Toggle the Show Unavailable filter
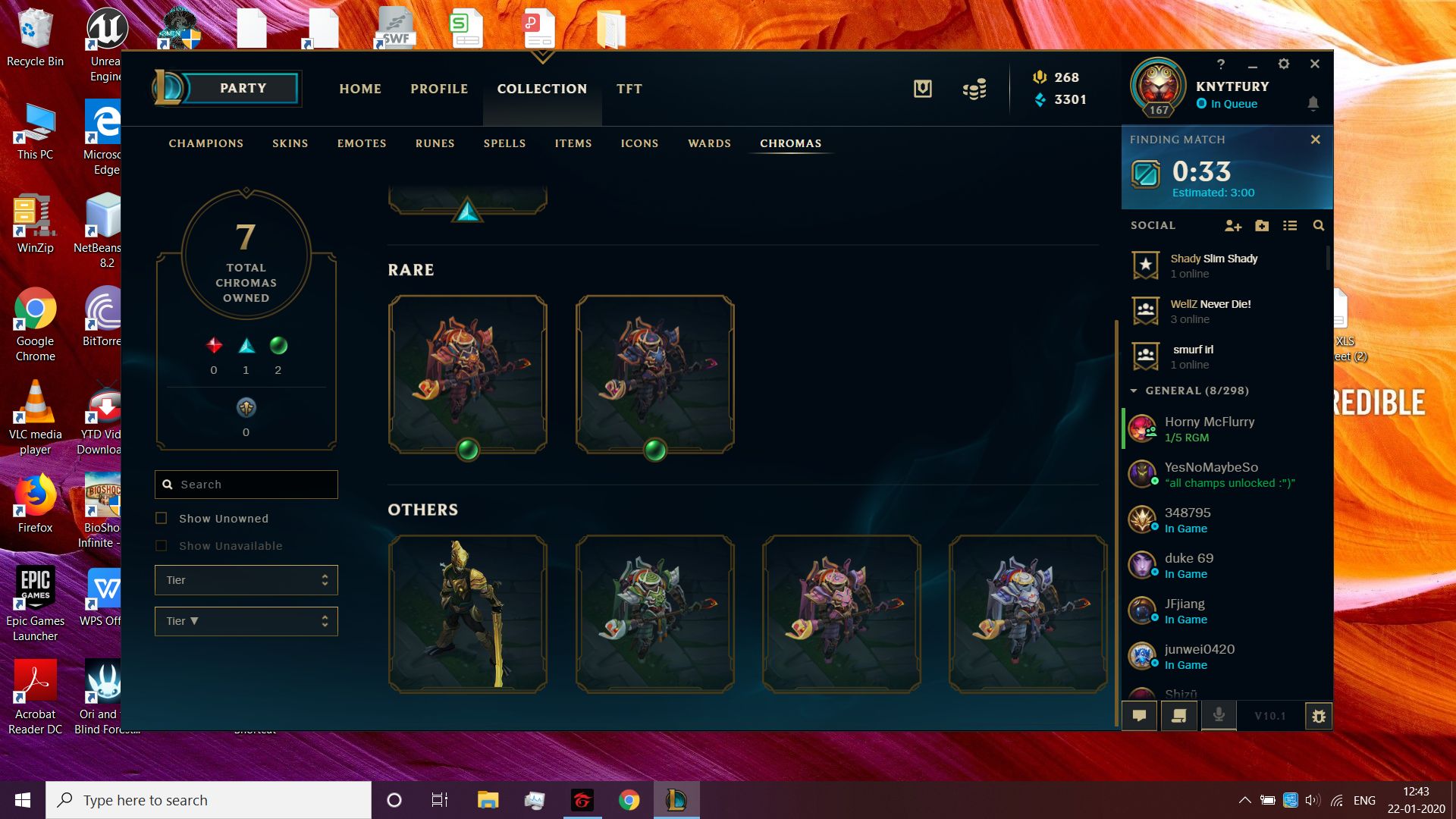 point(161,545)
